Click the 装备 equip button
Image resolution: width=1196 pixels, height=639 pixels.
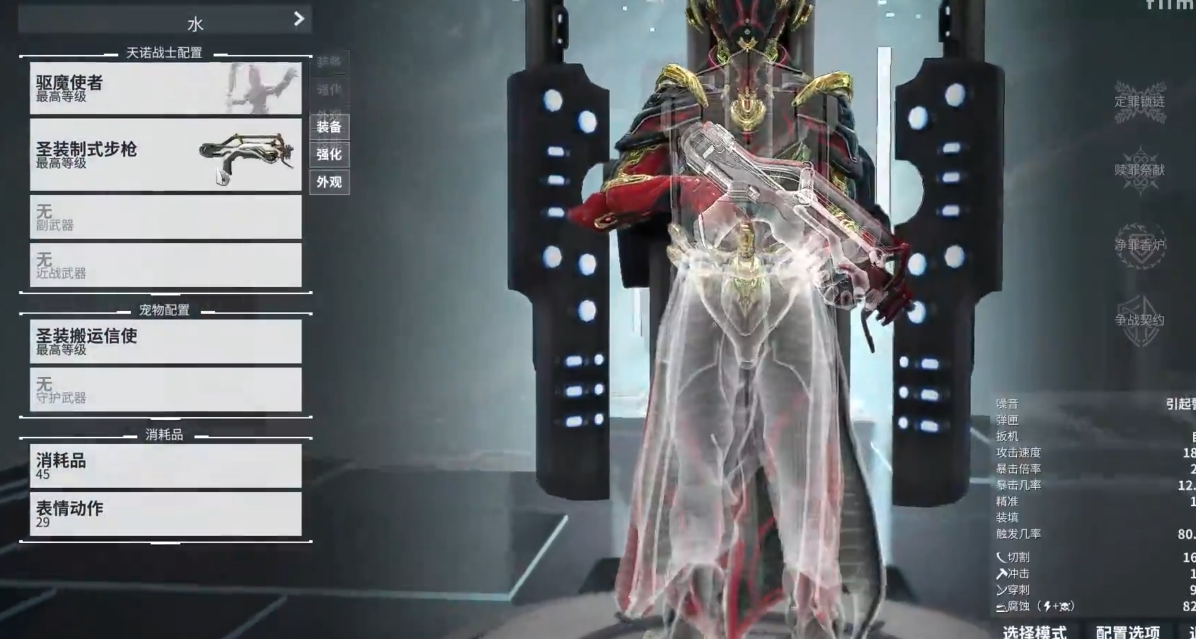coord(329,127)
